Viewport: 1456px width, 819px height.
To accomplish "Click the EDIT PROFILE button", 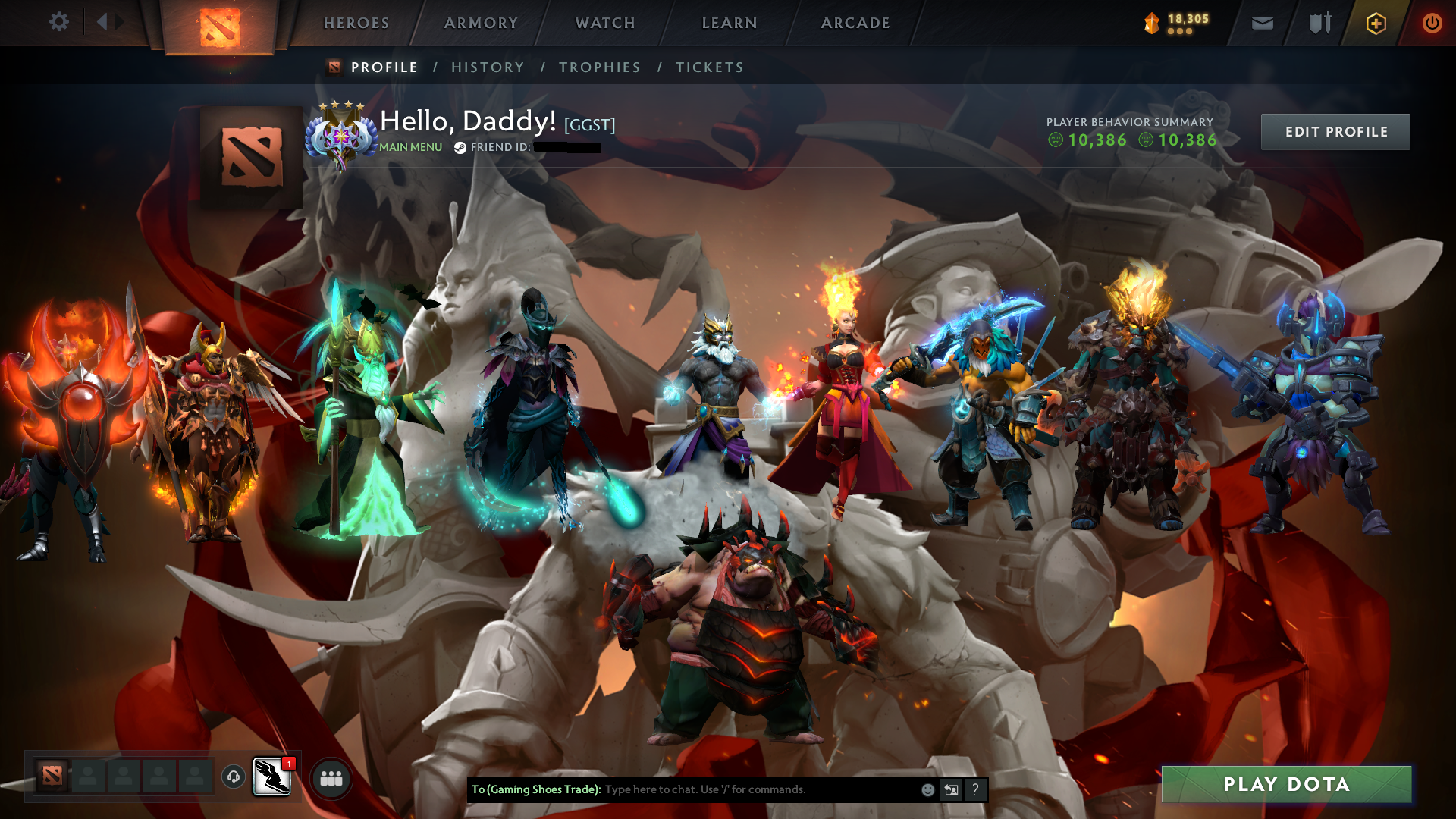I will 1335,131.
